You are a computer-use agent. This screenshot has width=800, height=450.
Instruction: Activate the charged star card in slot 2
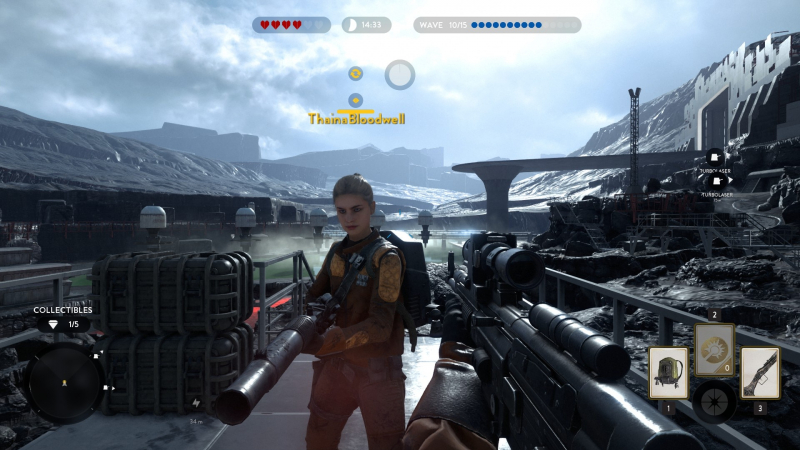click(714, 349)
